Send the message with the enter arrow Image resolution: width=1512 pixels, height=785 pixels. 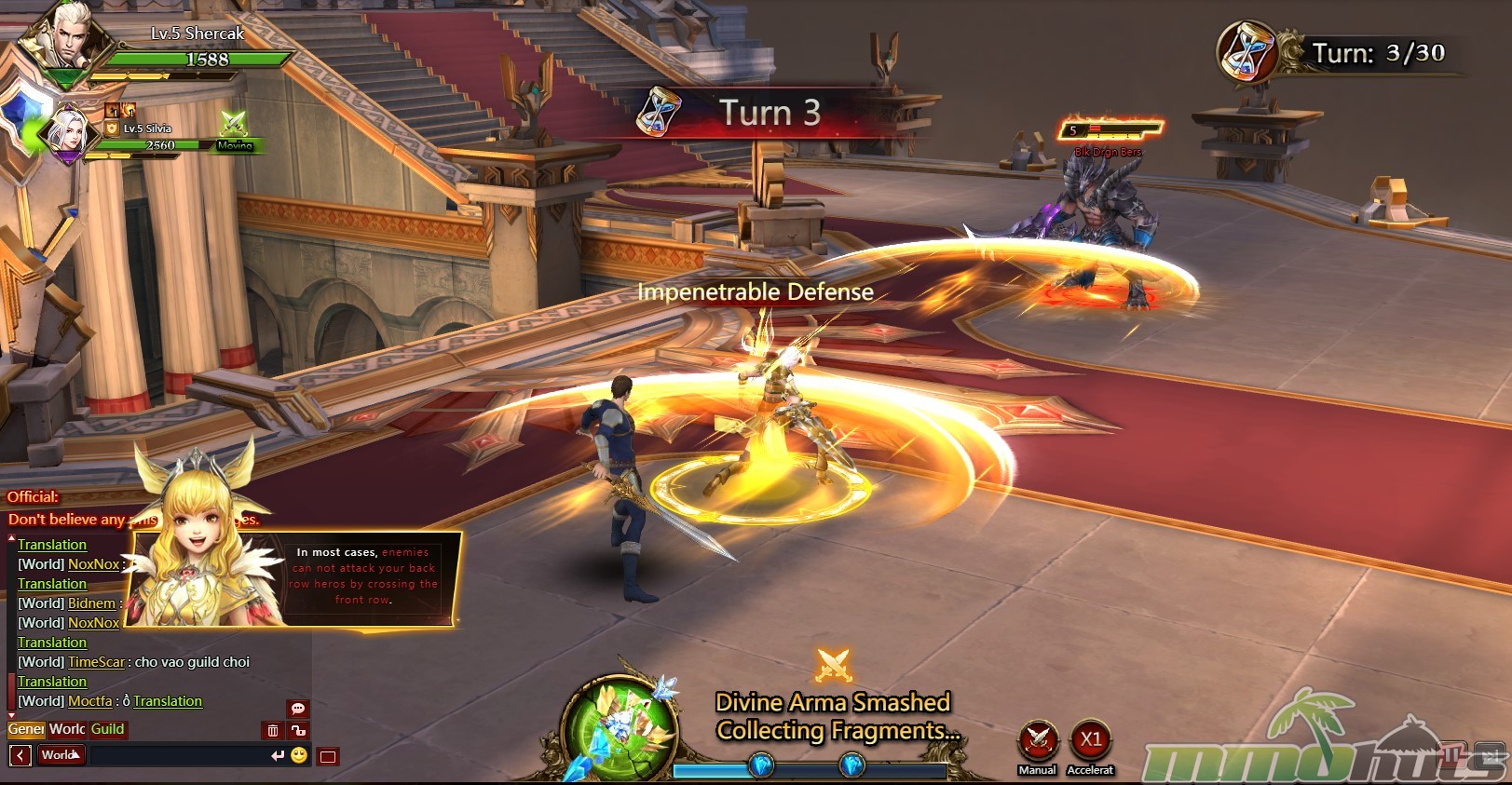pyautogui.click(x=277, y=755)
